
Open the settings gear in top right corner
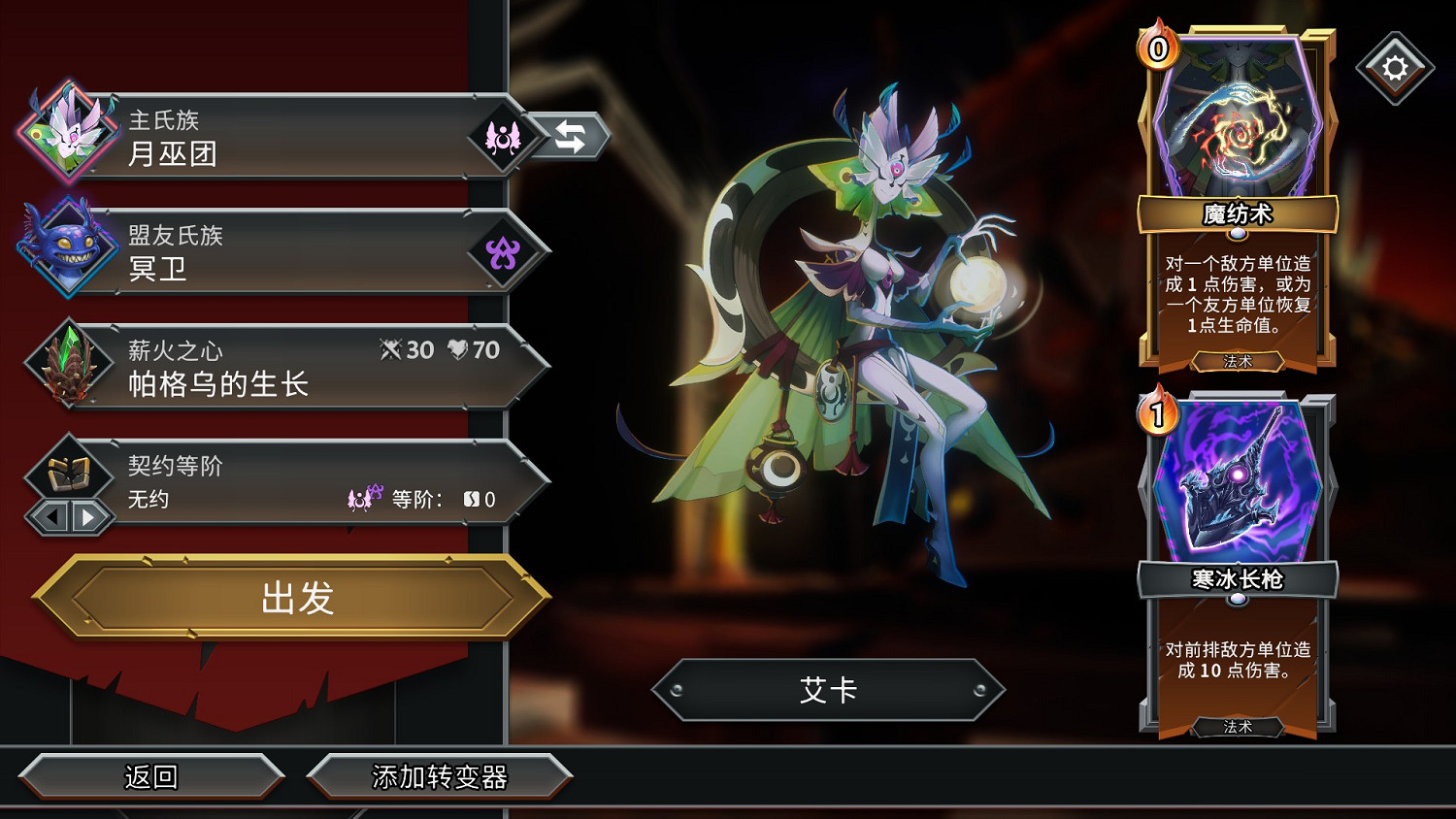(1395, 66)
